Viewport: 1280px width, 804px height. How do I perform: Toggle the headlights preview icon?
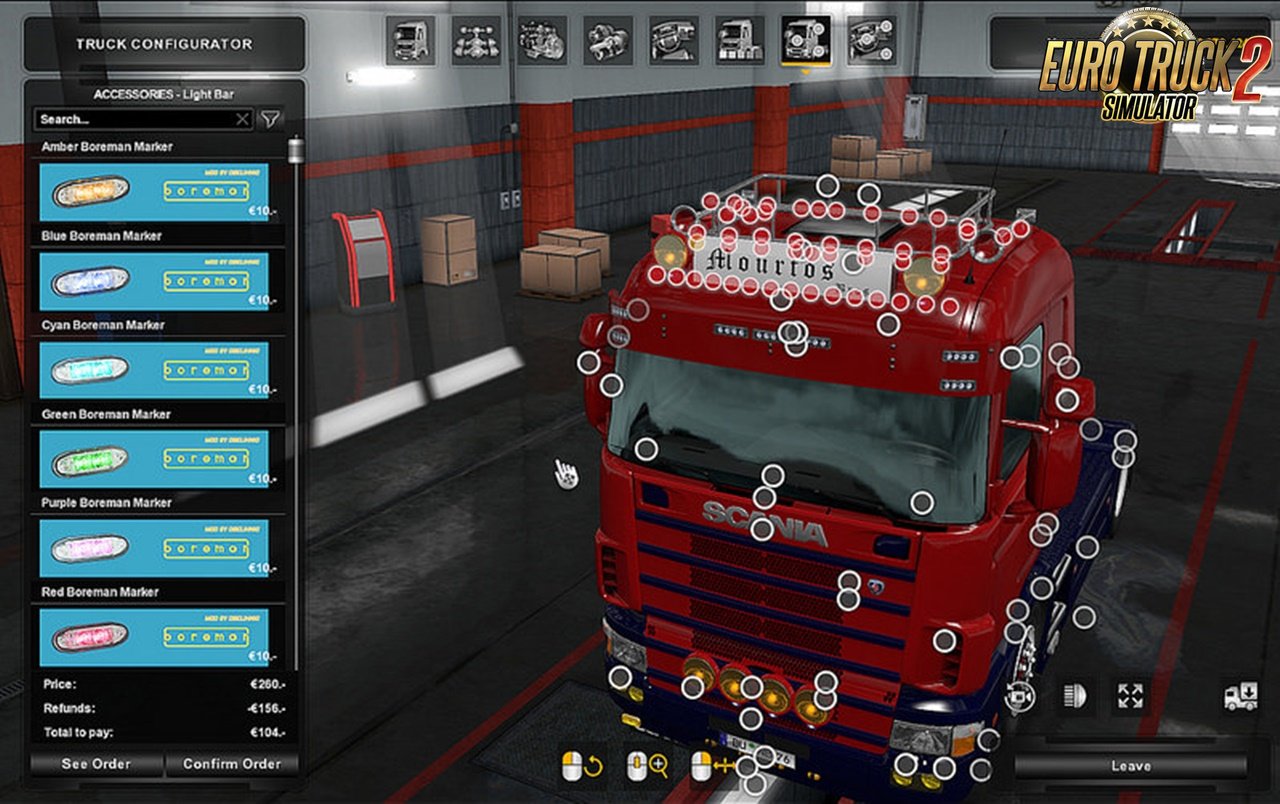pyautogui.click(x=1076, y=696)
